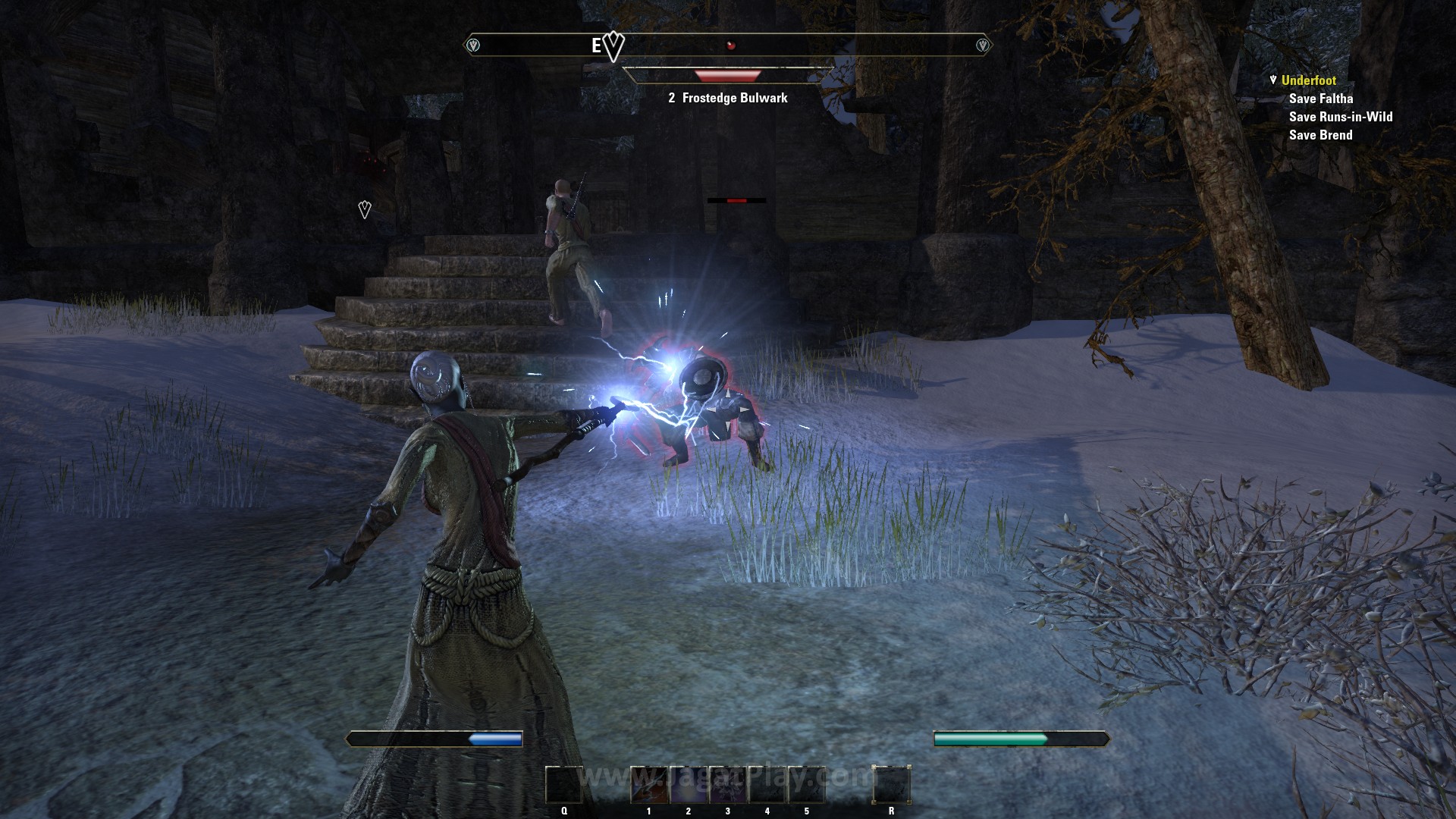This screenshot has width=1456, height=819.
Task: Click the quest pin at compass left end
Action: [473, 45]
